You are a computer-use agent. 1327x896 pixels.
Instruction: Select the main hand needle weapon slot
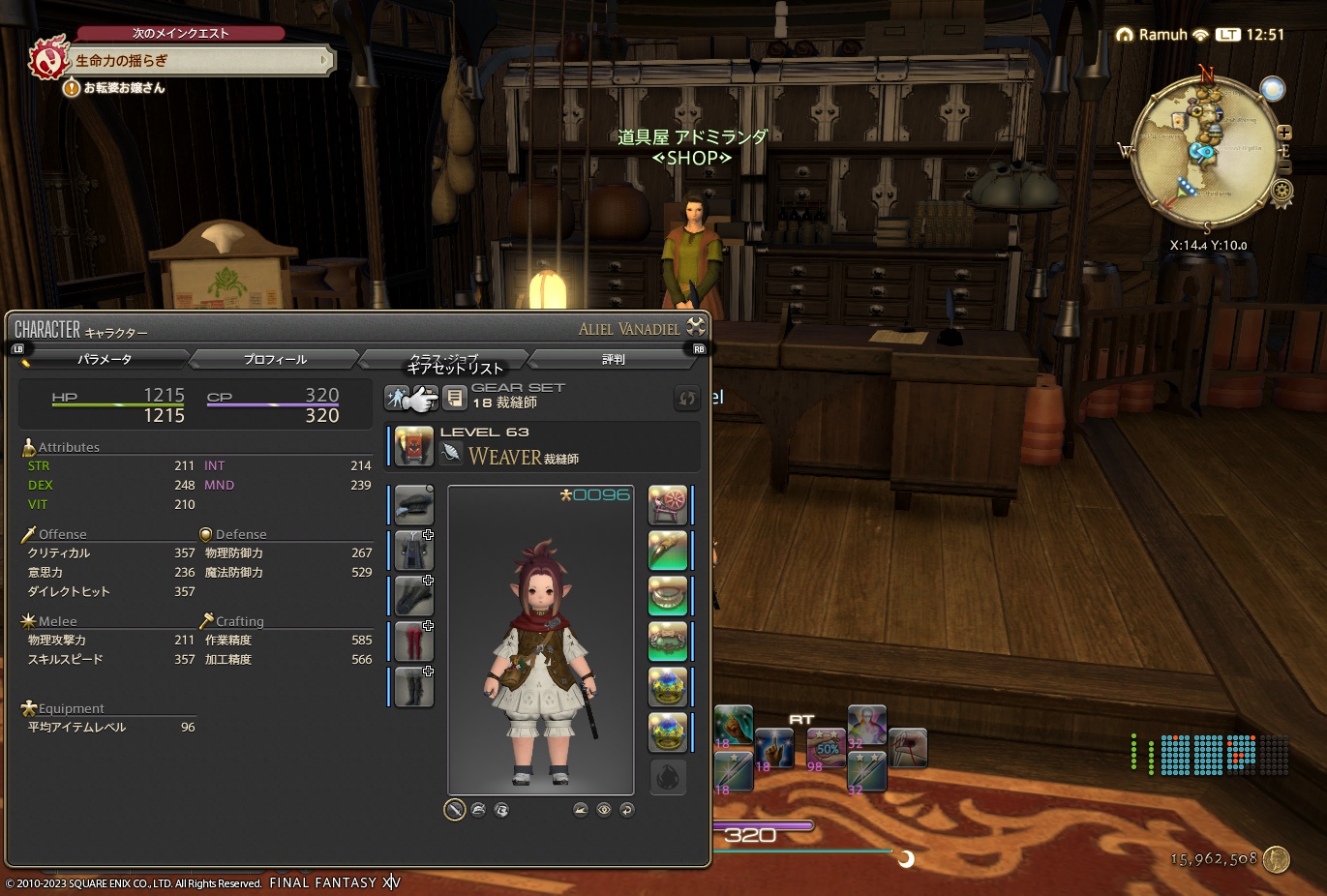click(x=411, y=504)
